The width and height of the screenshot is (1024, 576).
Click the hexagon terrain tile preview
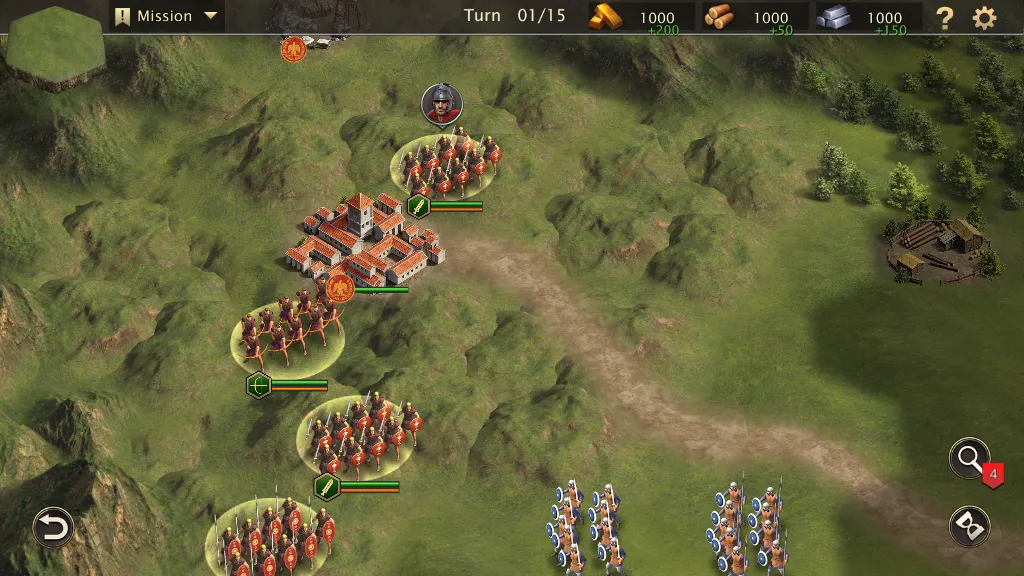55,47
